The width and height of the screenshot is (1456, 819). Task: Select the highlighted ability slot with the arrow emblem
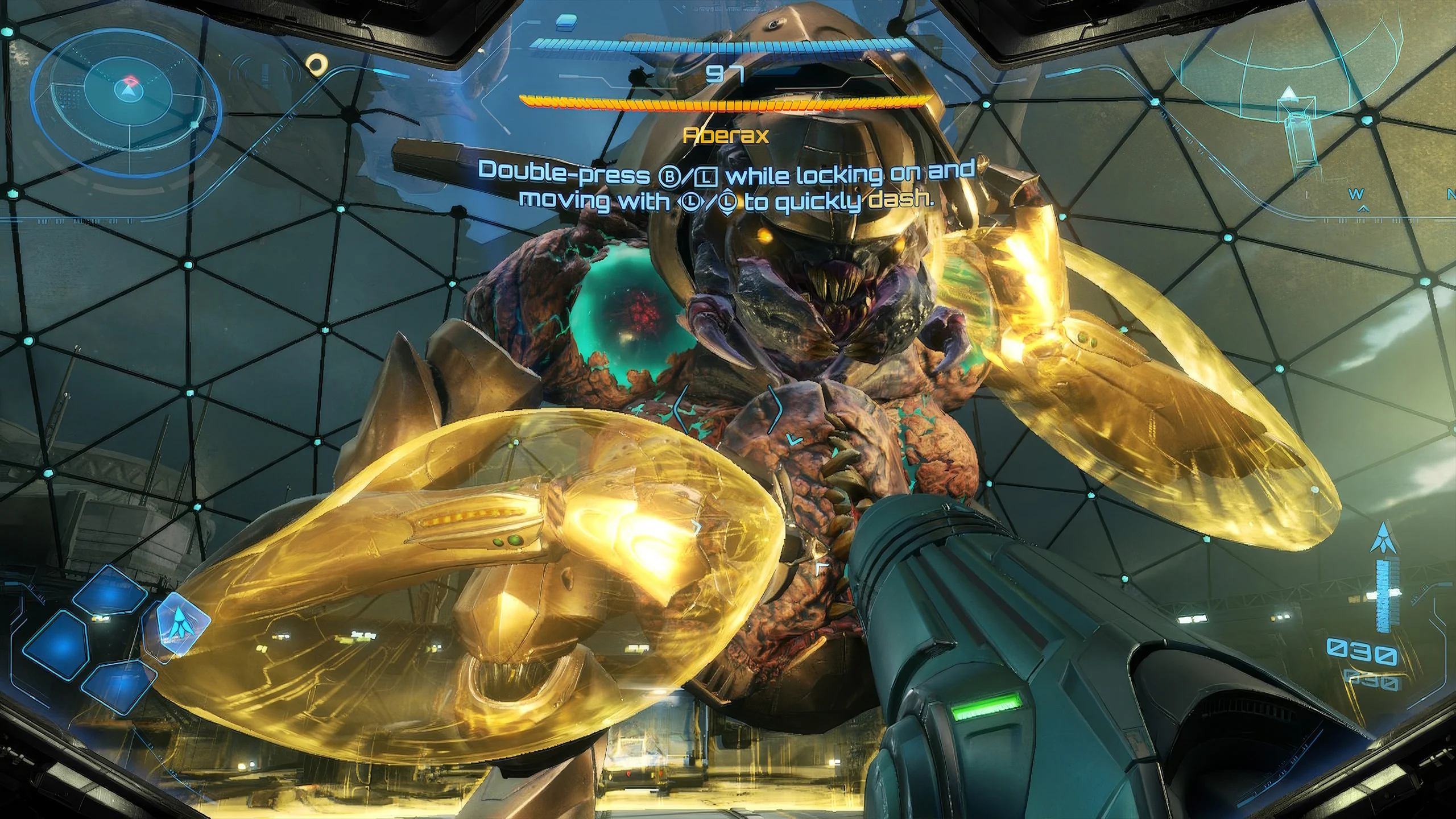click(179, 632)
